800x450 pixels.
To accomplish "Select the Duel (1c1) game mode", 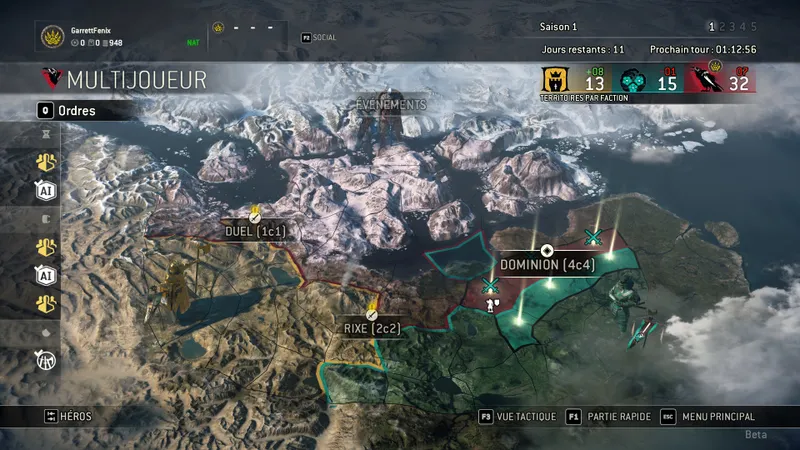I will [x=255, y=231].
